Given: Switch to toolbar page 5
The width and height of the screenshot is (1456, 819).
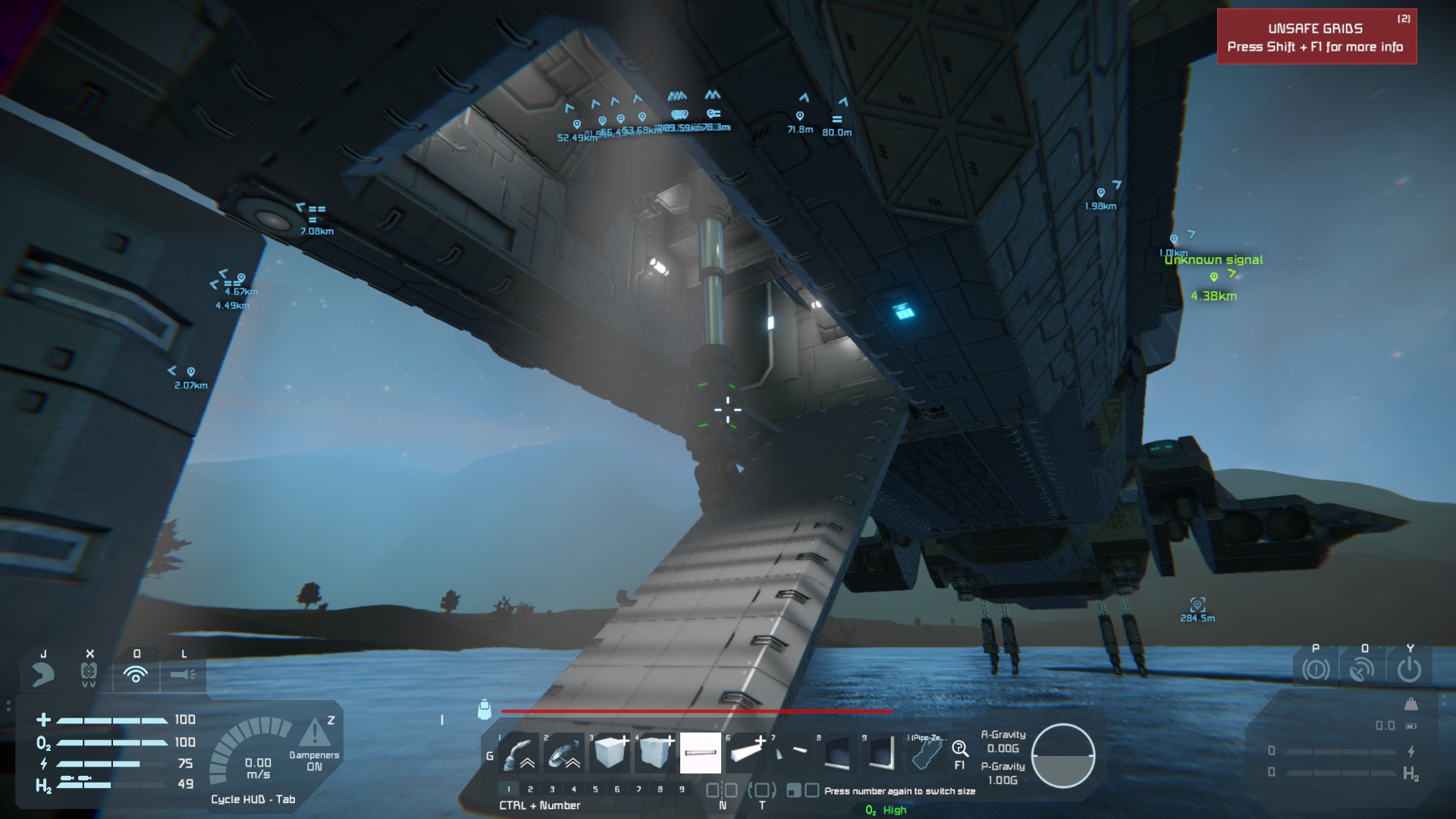Looking at the screenshot, I should 595,789.
